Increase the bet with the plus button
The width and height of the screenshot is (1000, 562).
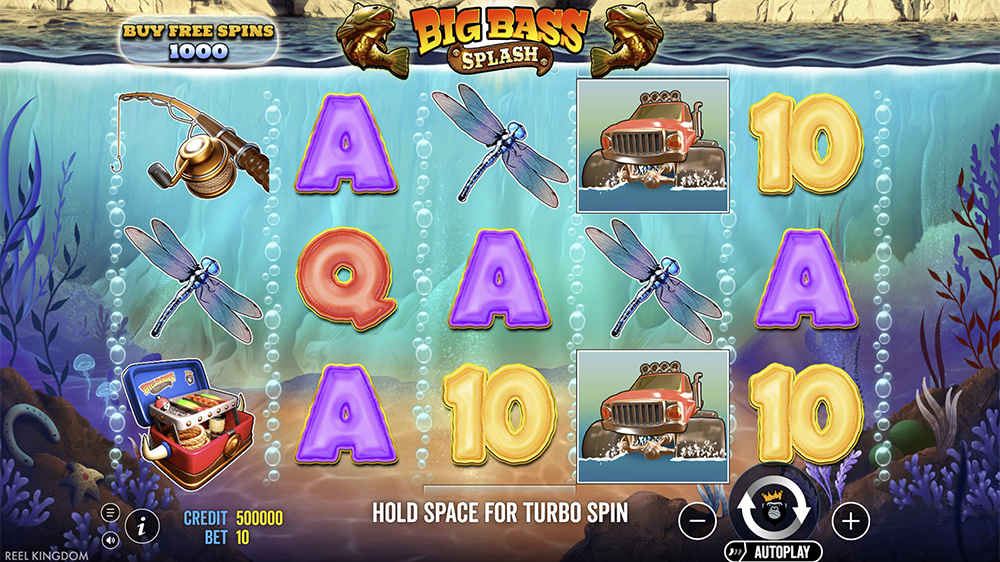(x=850, y=520)
